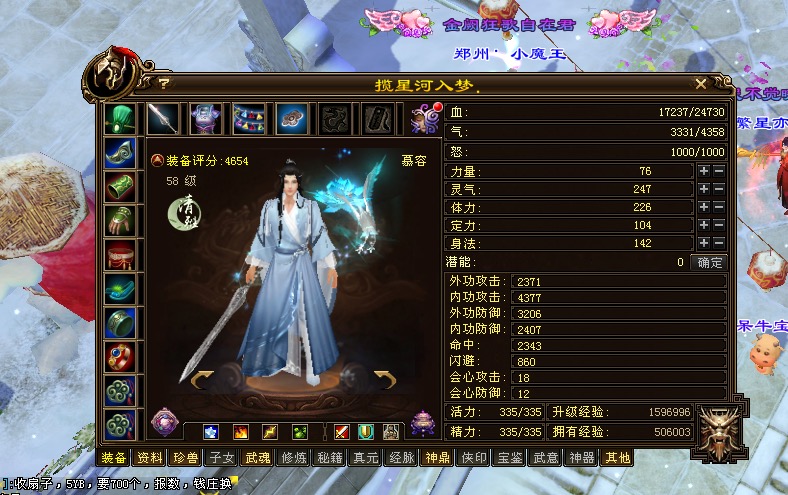The height and width of the screenshot is (495, 788).
Task: Decrease the 灵气 attribute by one
Action: coord(719,189)
